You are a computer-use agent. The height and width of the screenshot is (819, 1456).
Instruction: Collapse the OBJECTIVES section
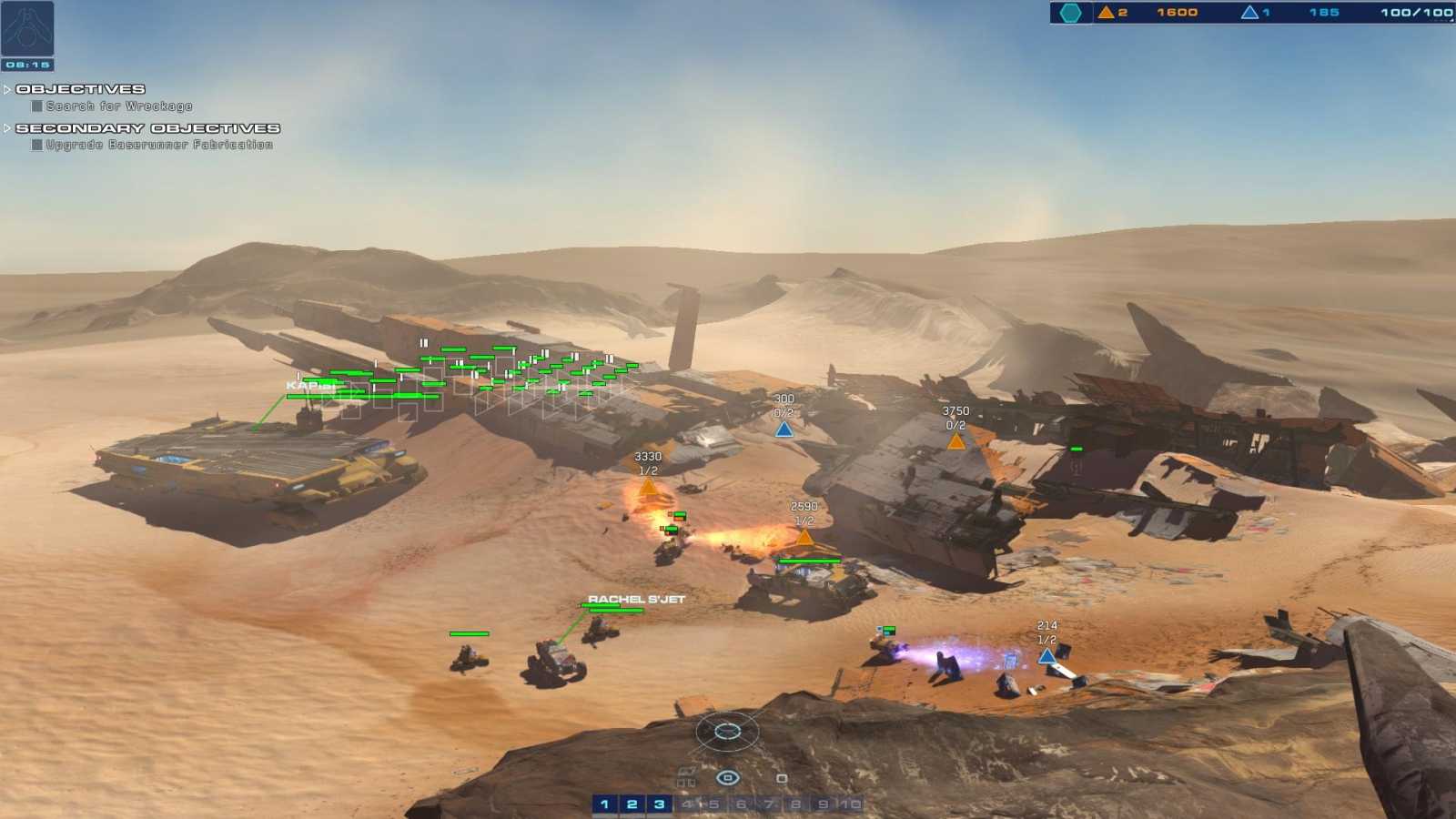tap(7, 89)
